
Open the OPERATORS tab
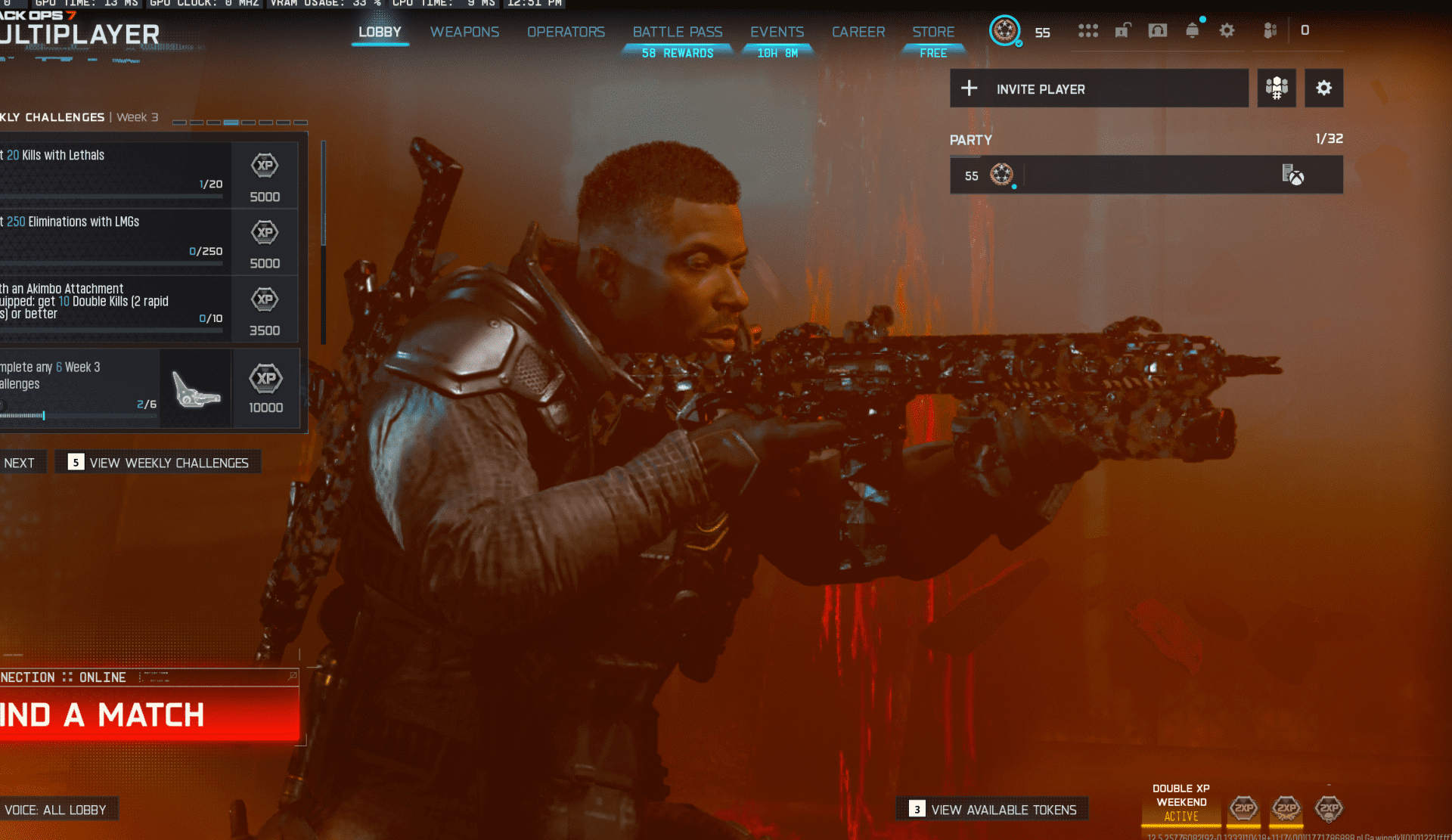coord(566,32)
